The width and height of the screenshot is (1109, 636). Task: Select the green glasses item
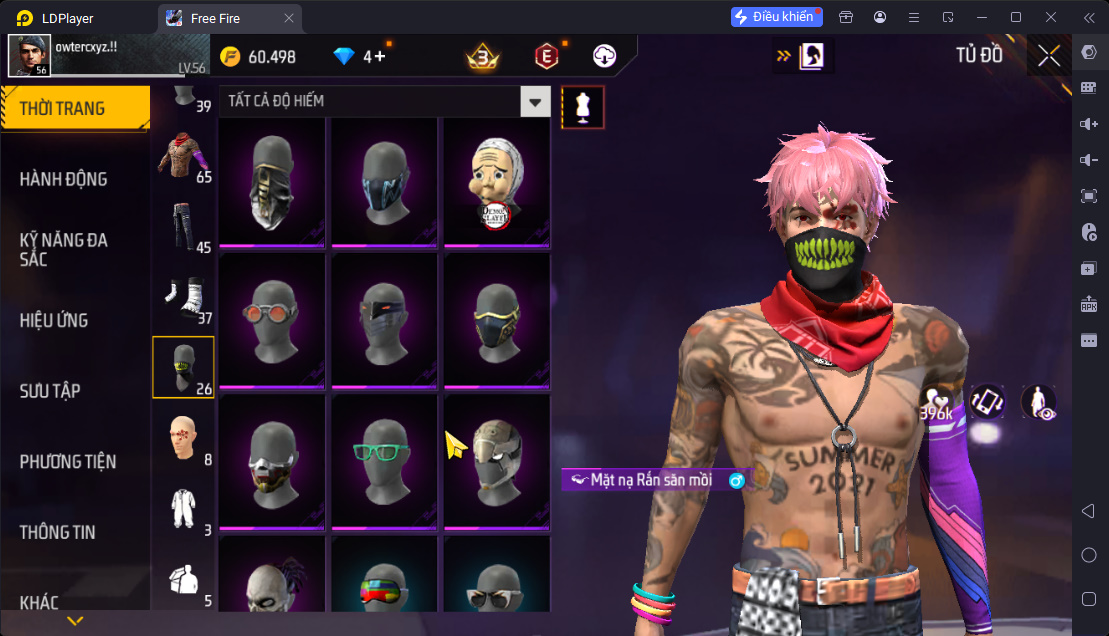(x=384, y=460)
